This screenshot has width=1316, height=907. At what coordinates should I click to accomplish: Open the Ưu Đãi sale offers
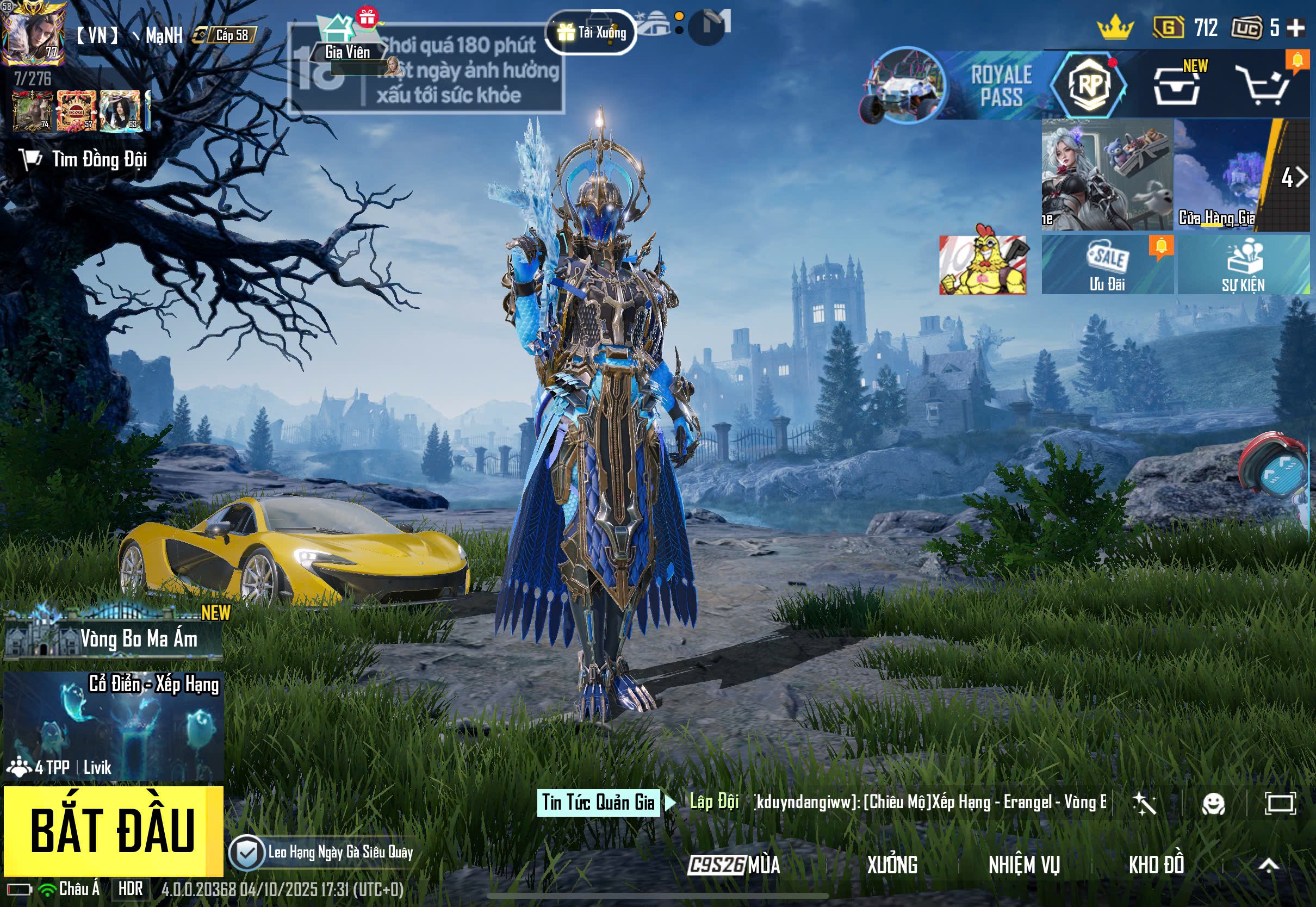coord(1106,265)
